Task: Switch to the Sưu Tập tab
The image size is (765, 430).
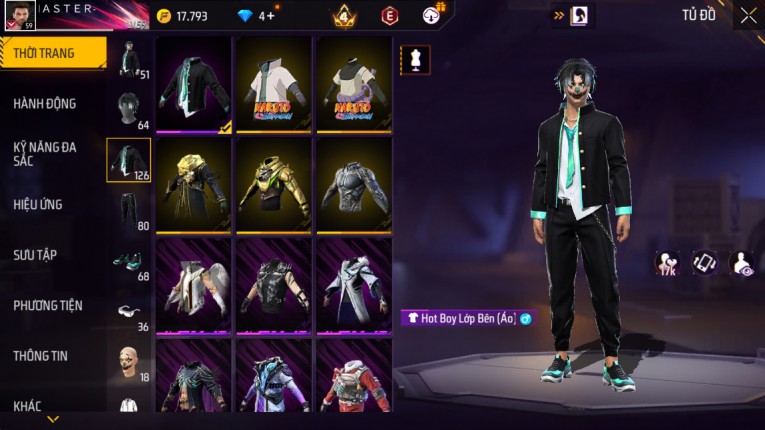Action: [35, 255]
